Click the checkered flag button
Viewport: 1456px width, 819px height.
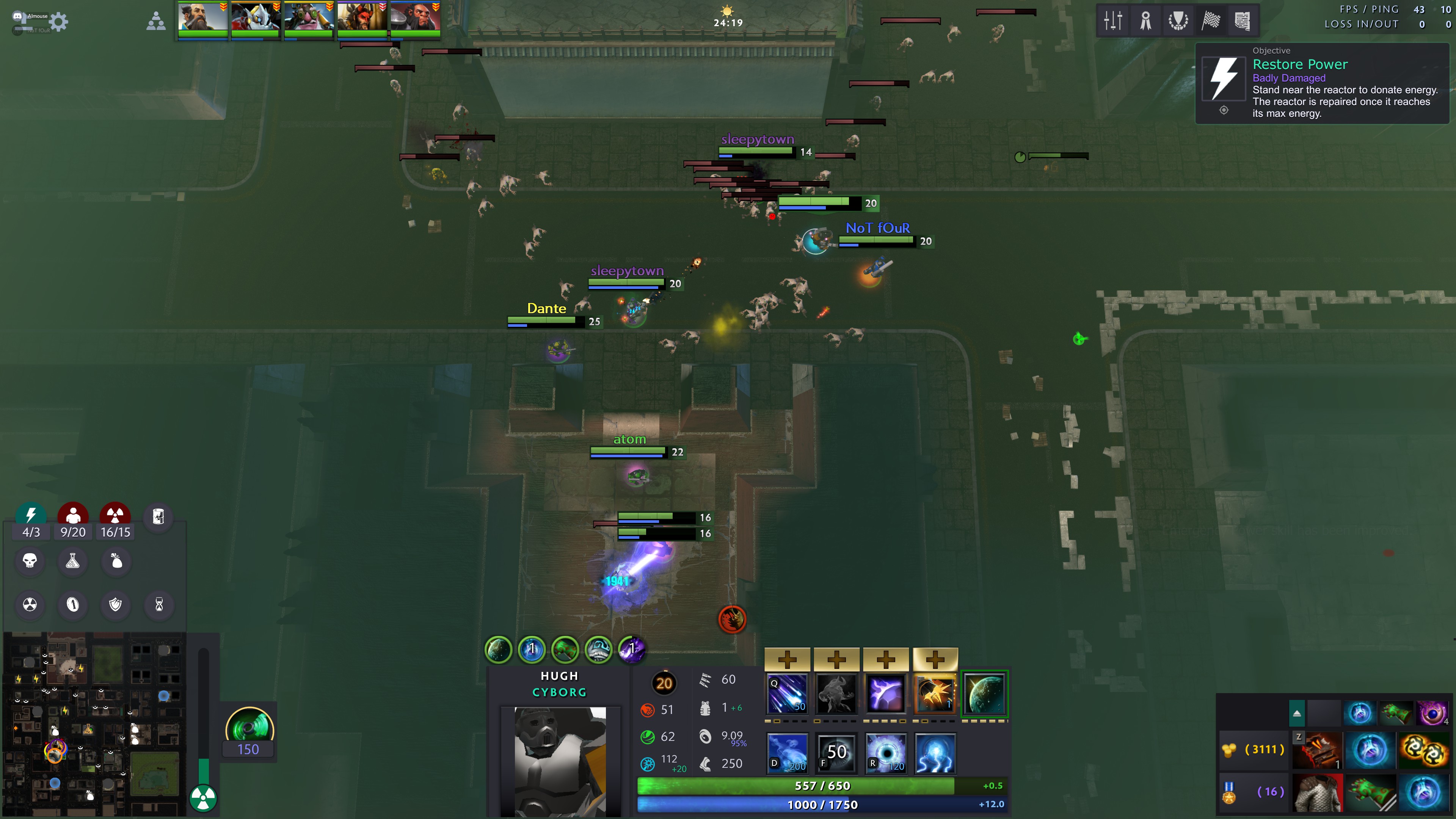1211,21
